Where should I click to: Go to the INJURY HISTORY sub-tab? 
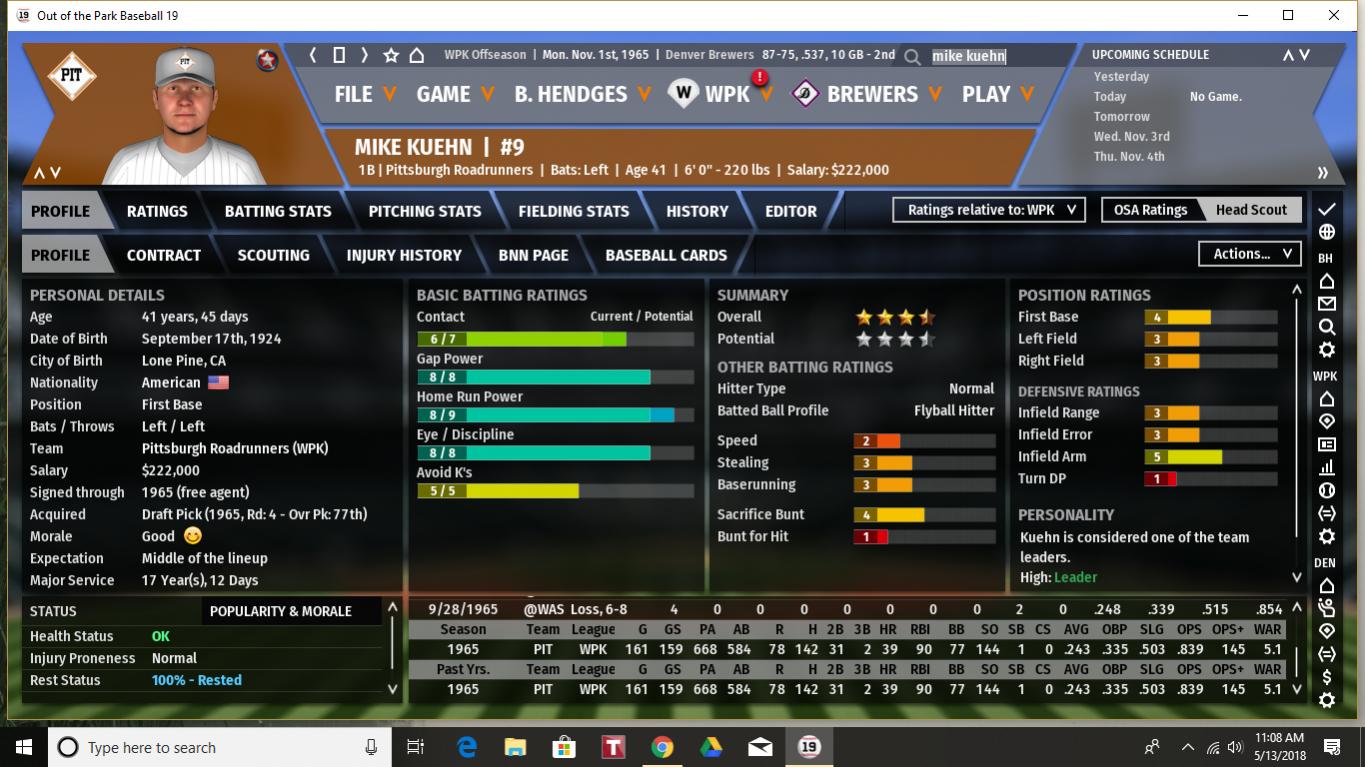click(x=404, y=255)
